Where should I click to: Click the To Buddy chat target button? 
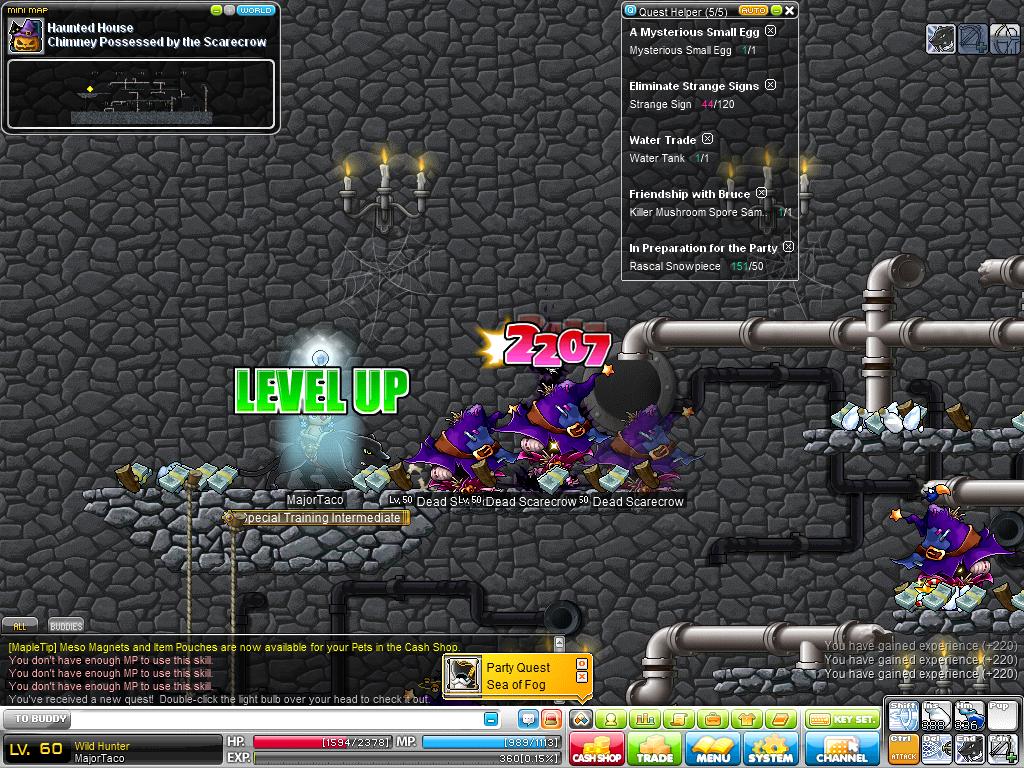pyautogui.click(x=41, y=719)
